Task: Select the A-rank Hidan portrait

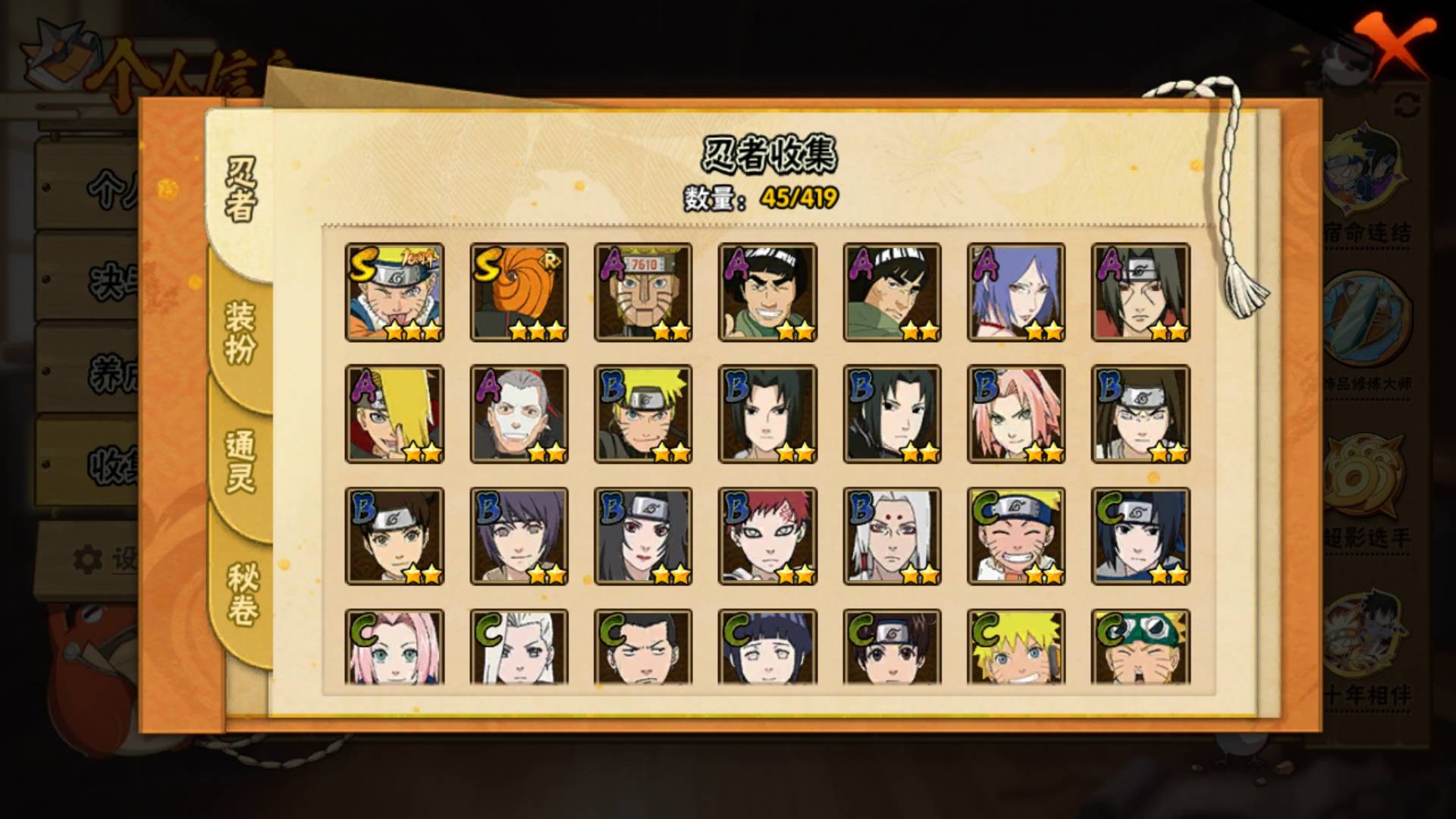Action: (519, 414)
